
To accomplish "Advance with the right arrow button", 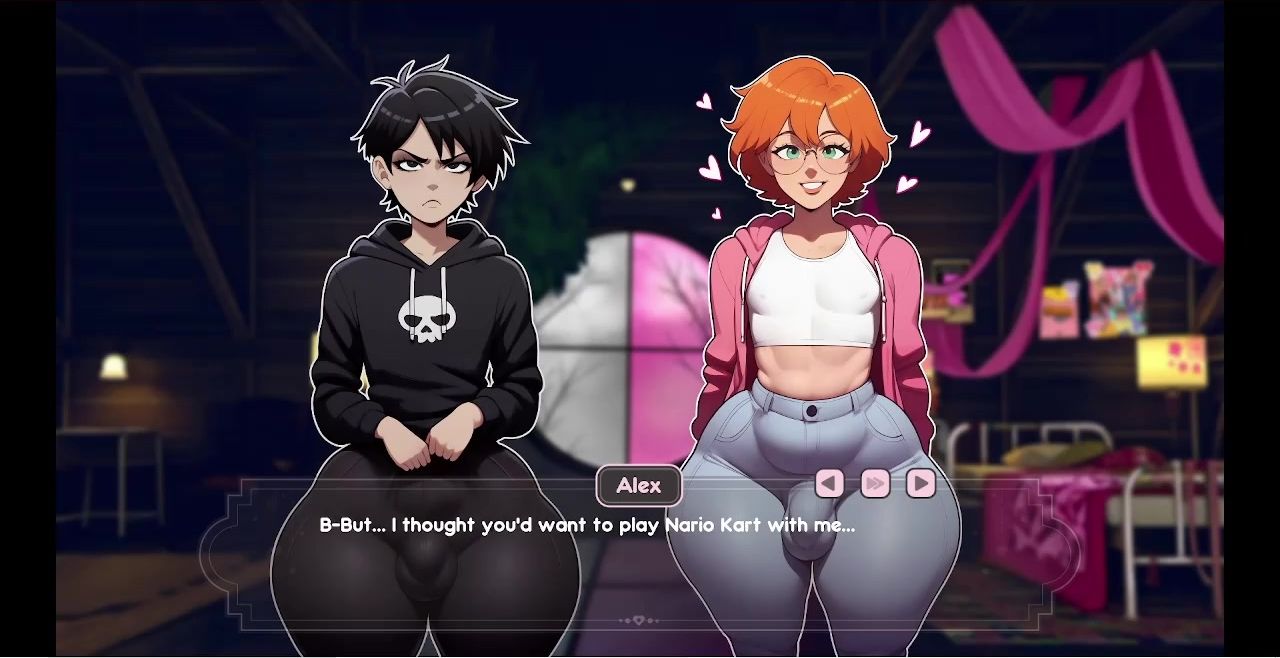I will pos(921,484).
